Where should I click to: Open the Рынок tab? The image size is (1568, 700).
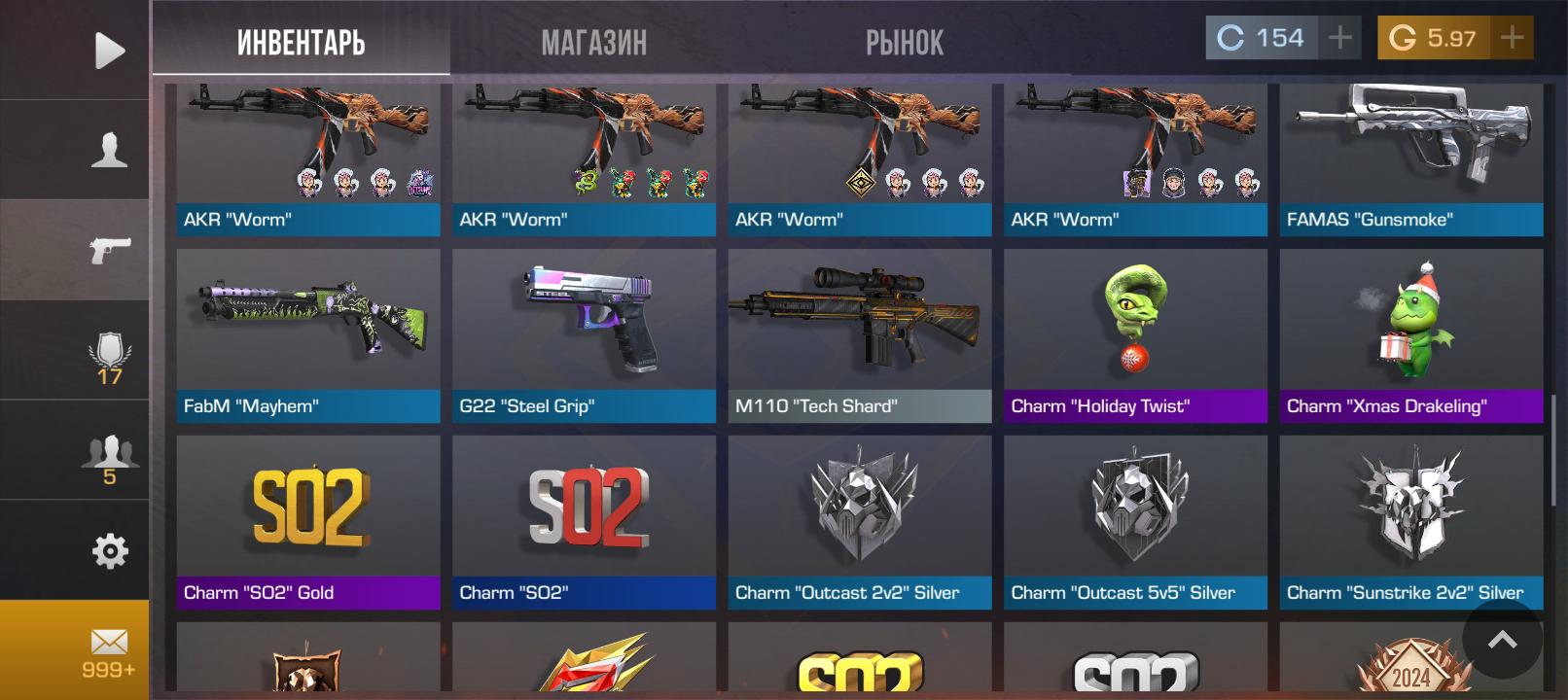(904, 42)
